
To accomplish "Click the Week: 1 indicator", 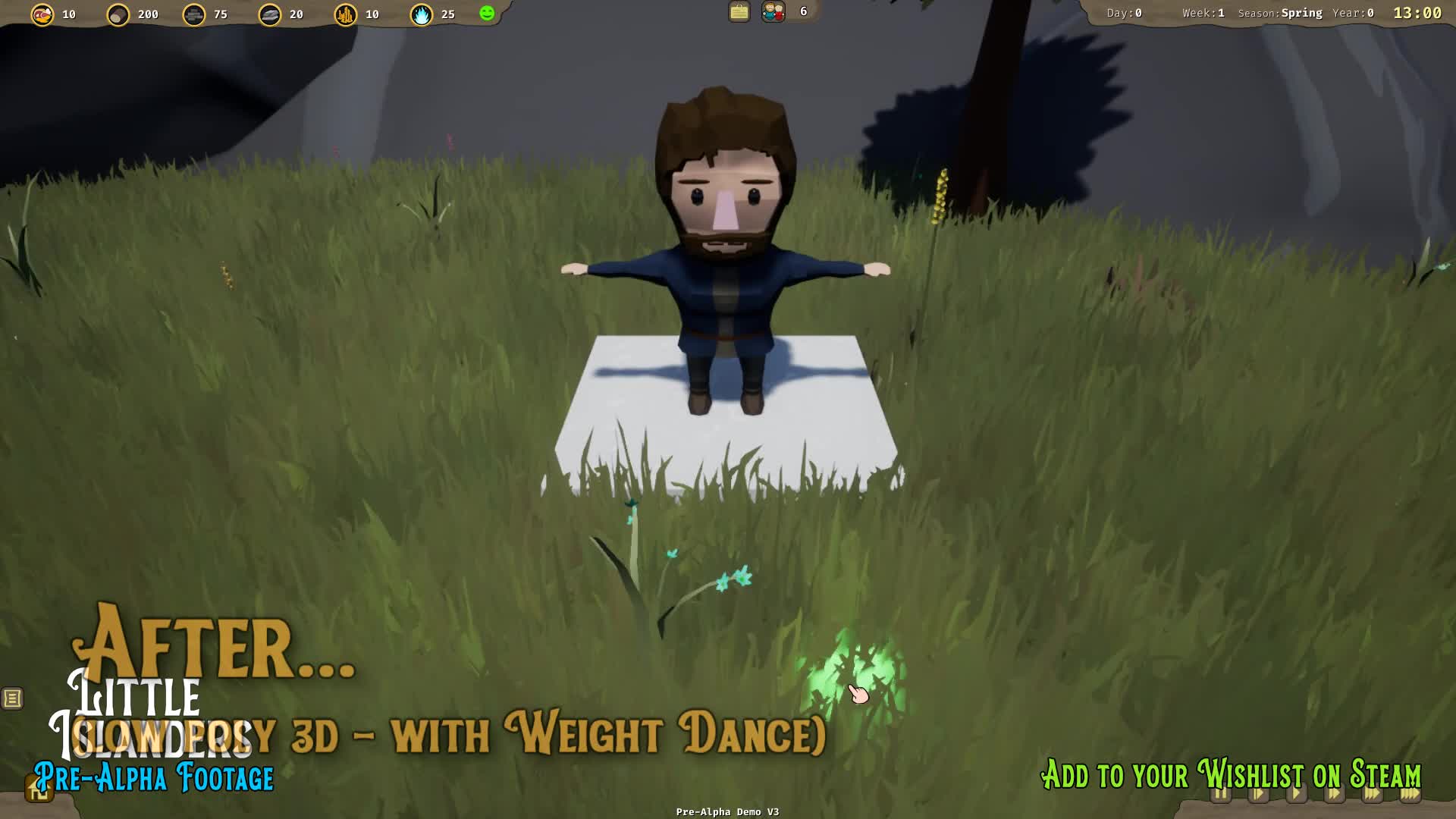I will (1202, 13).
